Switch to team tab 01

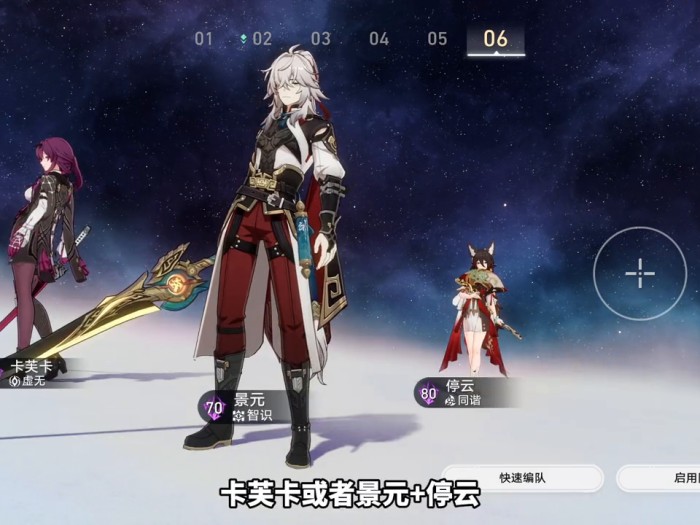click(x=204, y=39)
